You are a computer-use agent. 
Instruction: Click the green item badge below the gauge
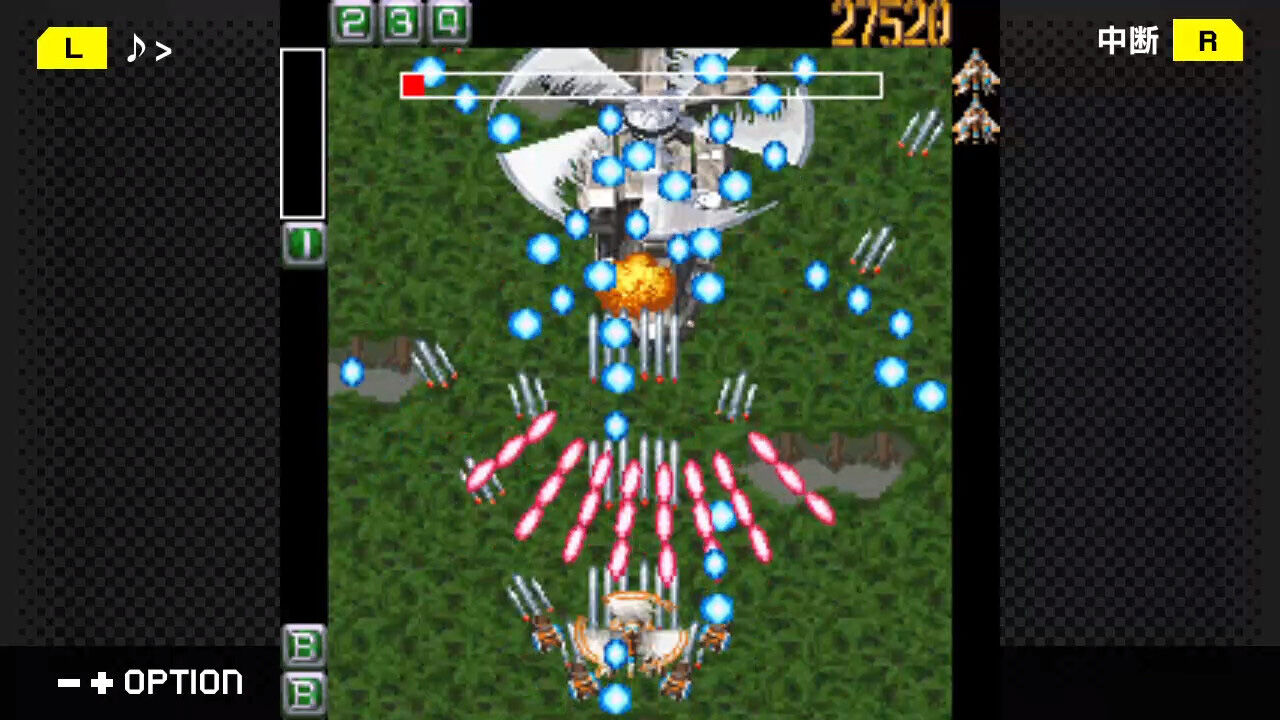coord(303,242)
